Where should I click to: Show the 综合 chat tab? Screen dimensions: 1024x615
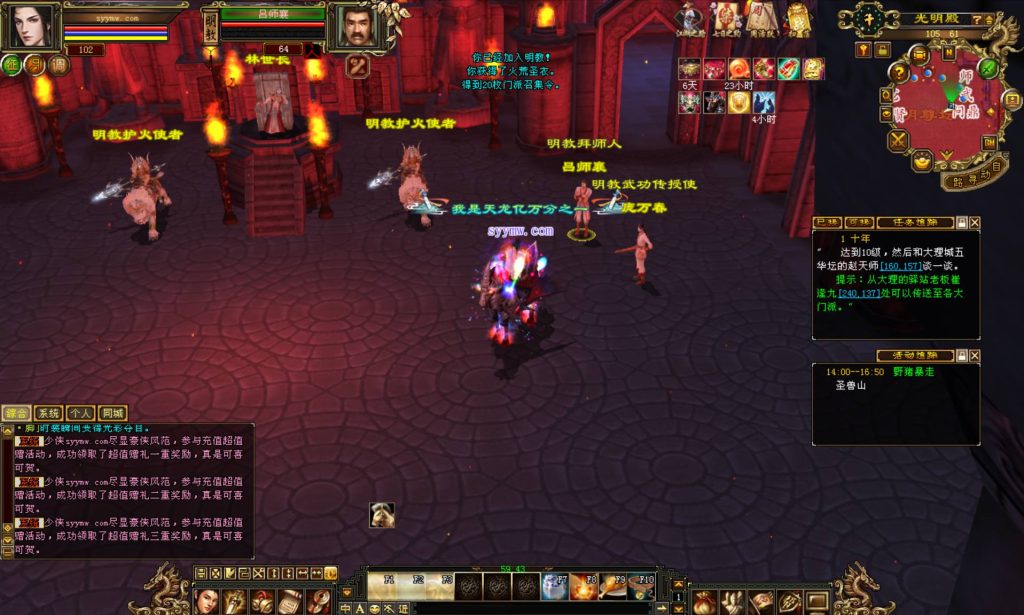16,413
